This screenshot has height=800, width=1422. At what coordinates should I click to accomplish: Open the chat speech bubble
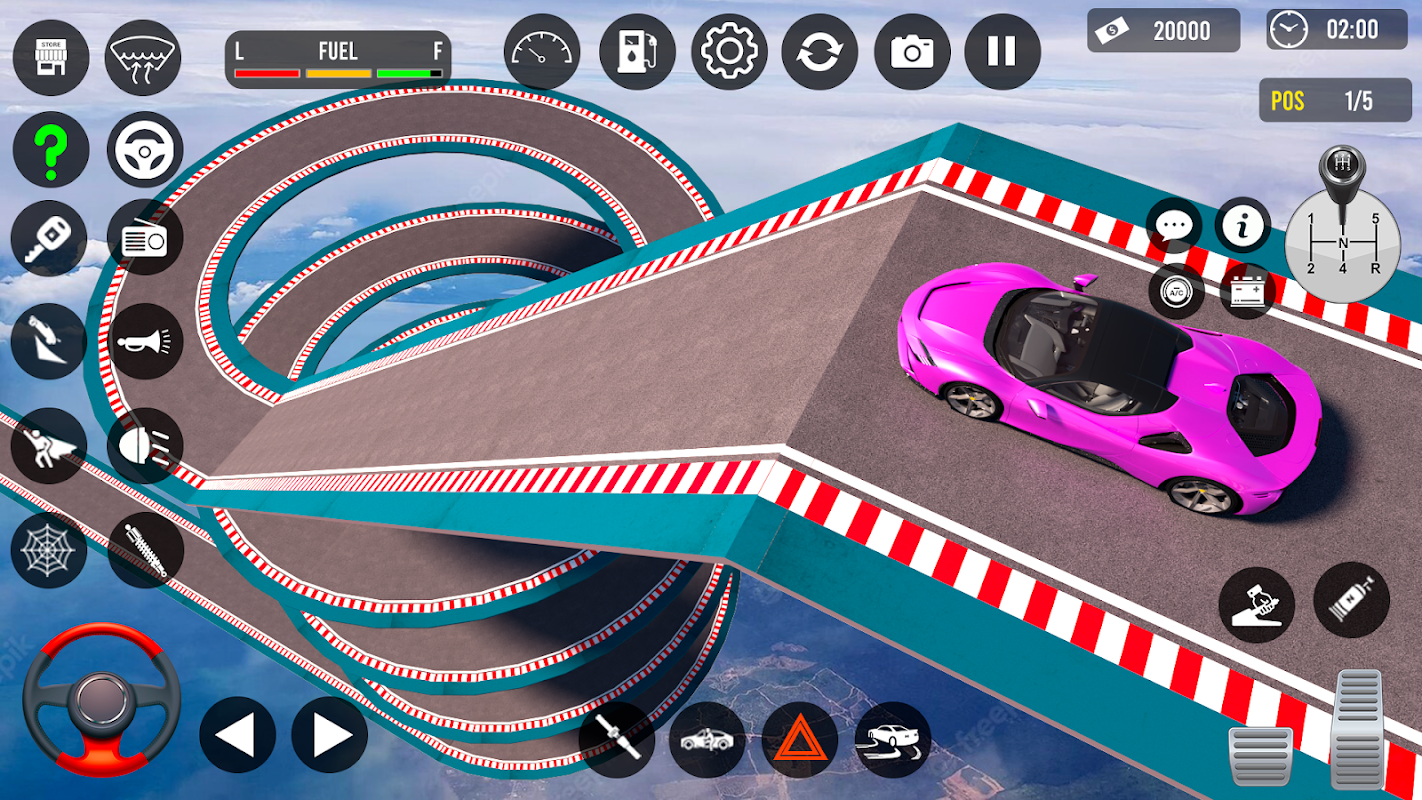pyautogui.click(x=1174, y=226)
